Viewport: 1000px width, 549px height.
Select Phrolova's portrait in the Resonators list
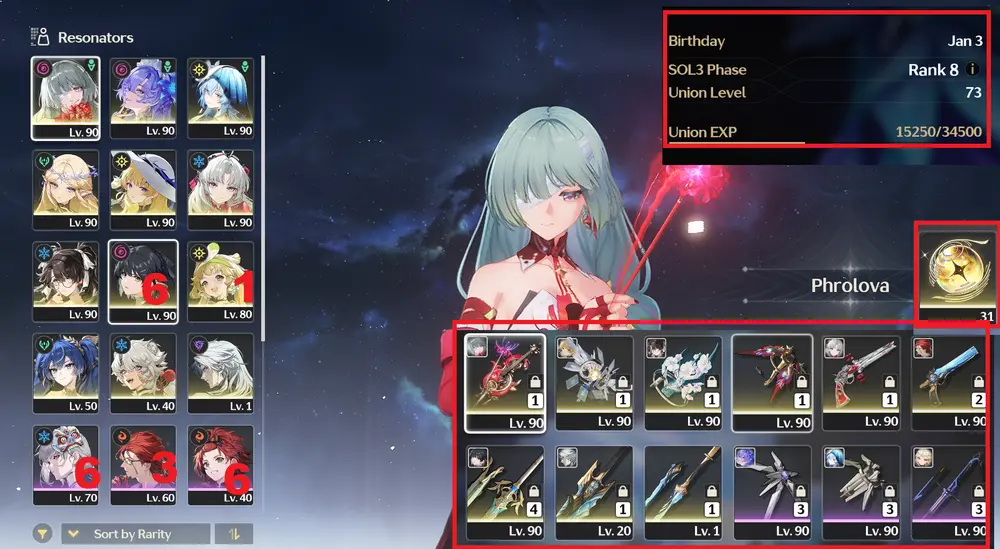tap(66, 97)
